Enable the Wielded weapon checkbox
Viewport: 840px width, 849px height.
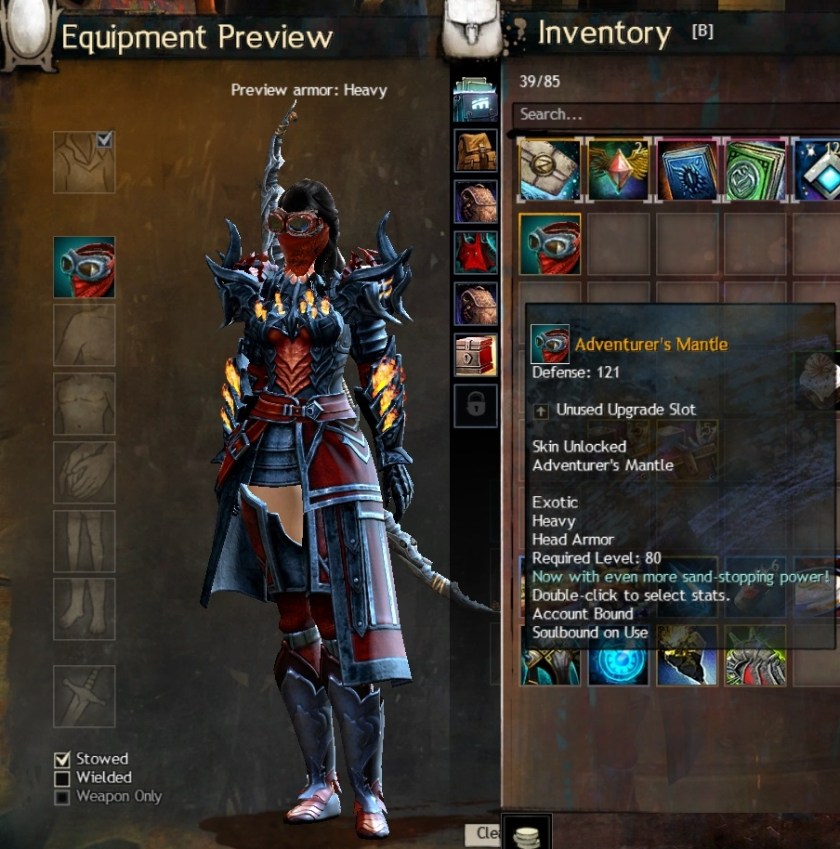[x=62, y=778]
